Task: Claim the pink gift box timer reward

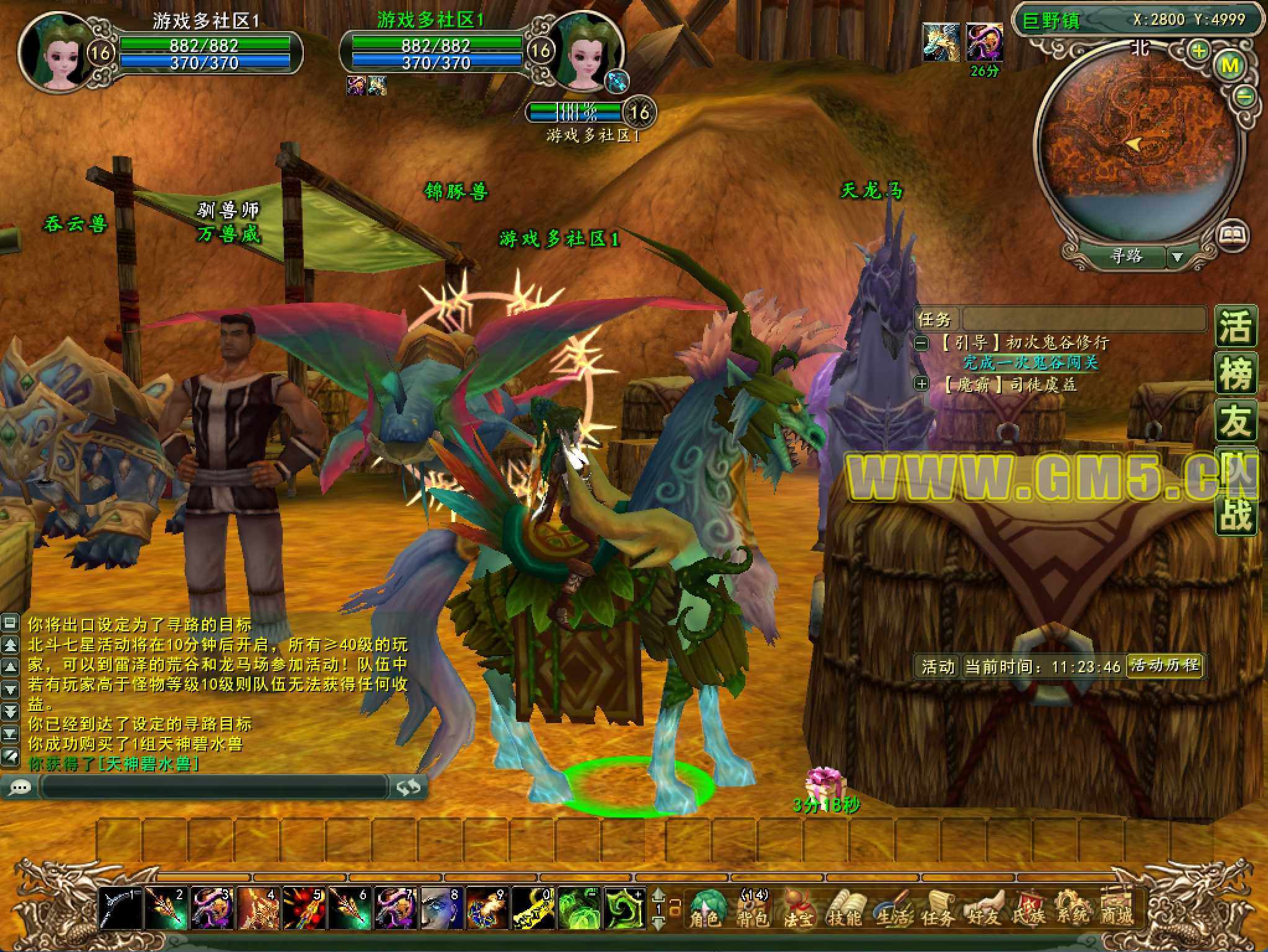Action: pos(825,782)
